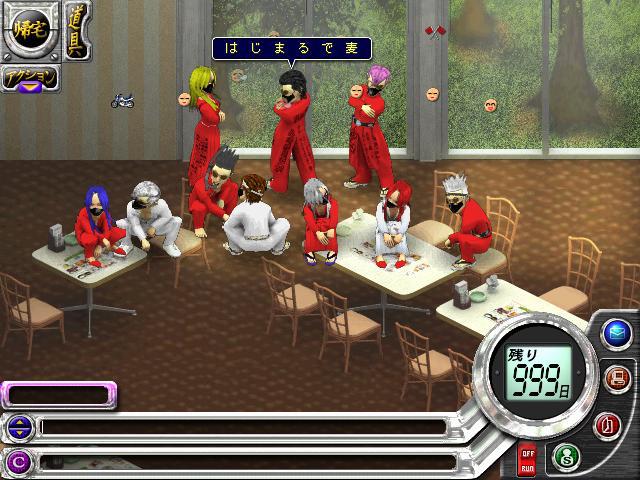Toggle the OFF/RUN switch
The image size is (640, 480).
[527, 461]
